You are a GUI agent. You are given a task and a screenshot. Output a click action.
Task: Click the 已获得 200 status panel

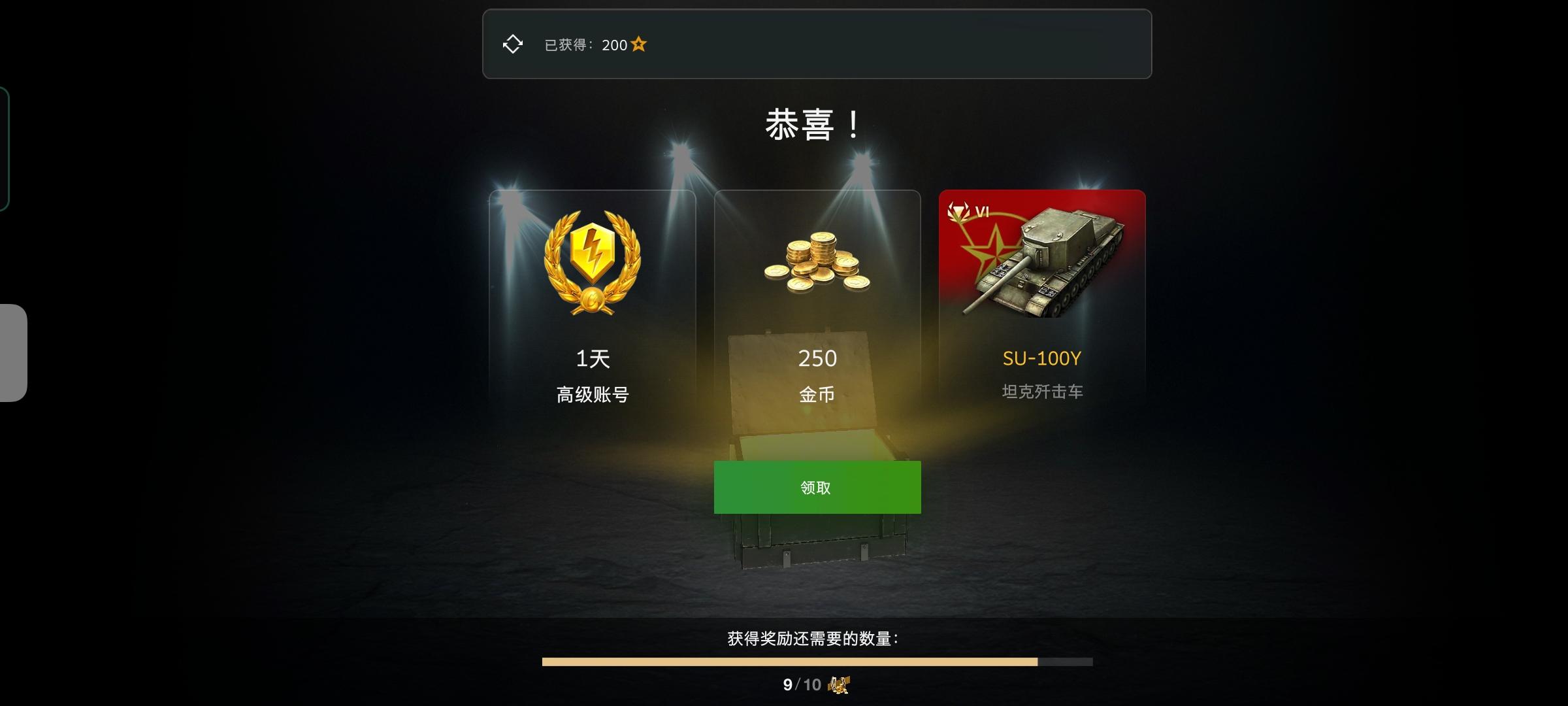(x=817, y=43)
